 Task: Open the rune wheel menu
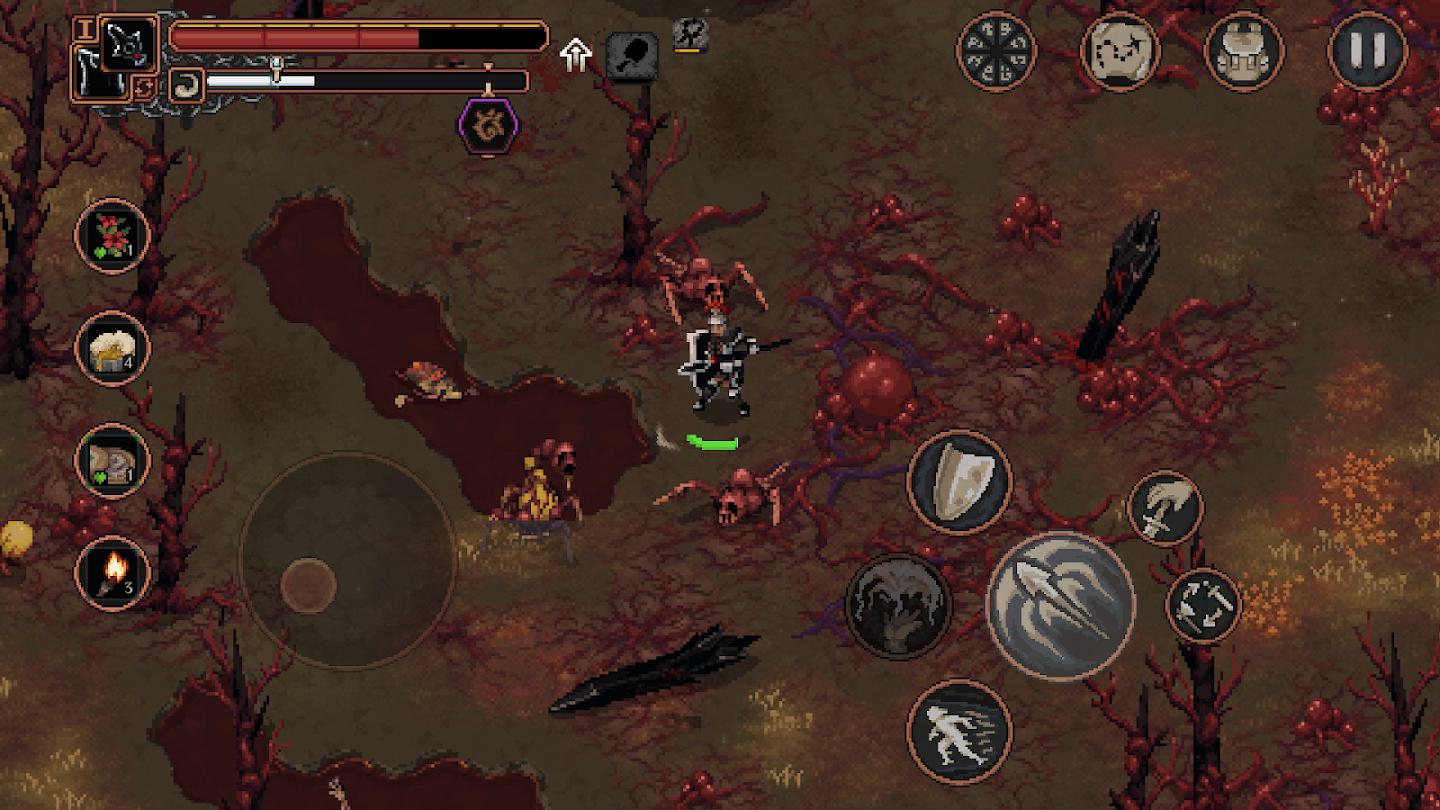point(996,50)
